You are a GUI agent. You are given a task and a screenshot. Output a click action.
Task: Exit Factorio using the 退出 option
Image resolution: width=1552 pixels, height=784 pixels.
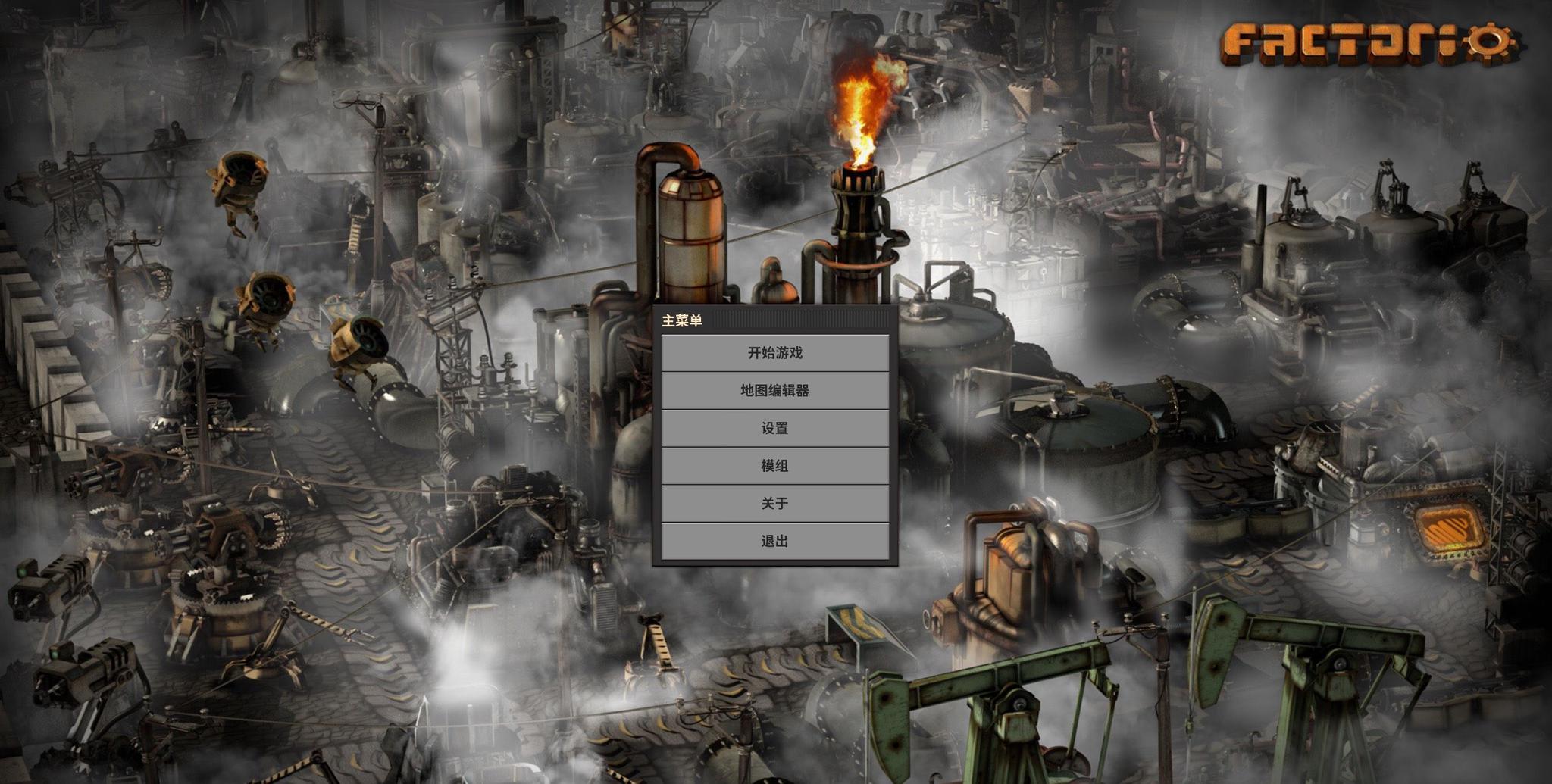(774, 541)
